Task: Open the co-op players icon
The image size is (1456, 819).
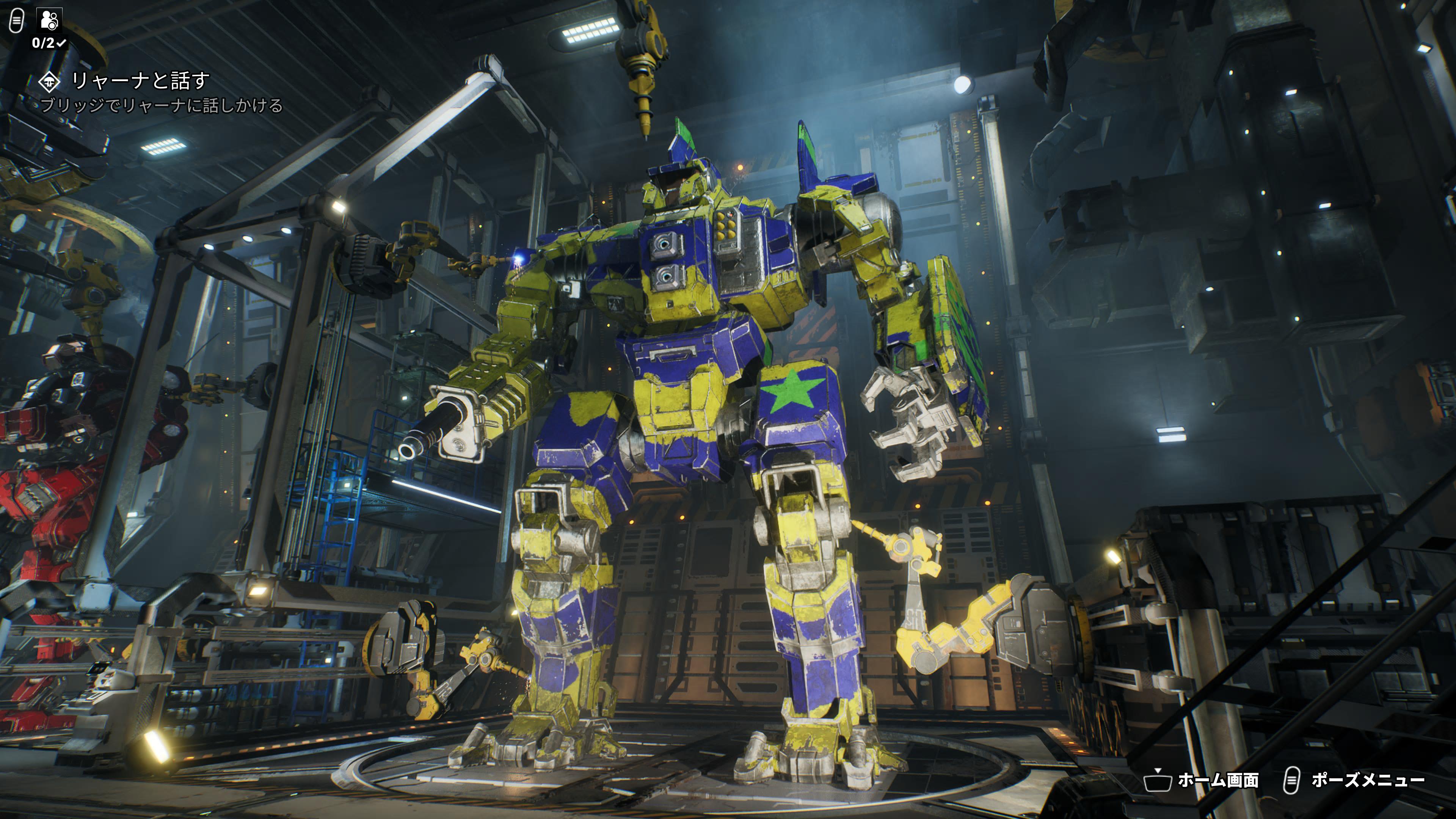Action: pos(49,20)
